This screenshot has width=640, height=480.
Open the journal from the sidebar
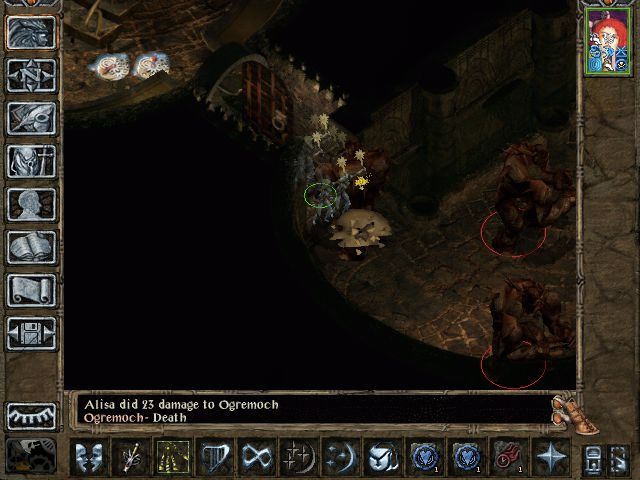tap(31, 119)
